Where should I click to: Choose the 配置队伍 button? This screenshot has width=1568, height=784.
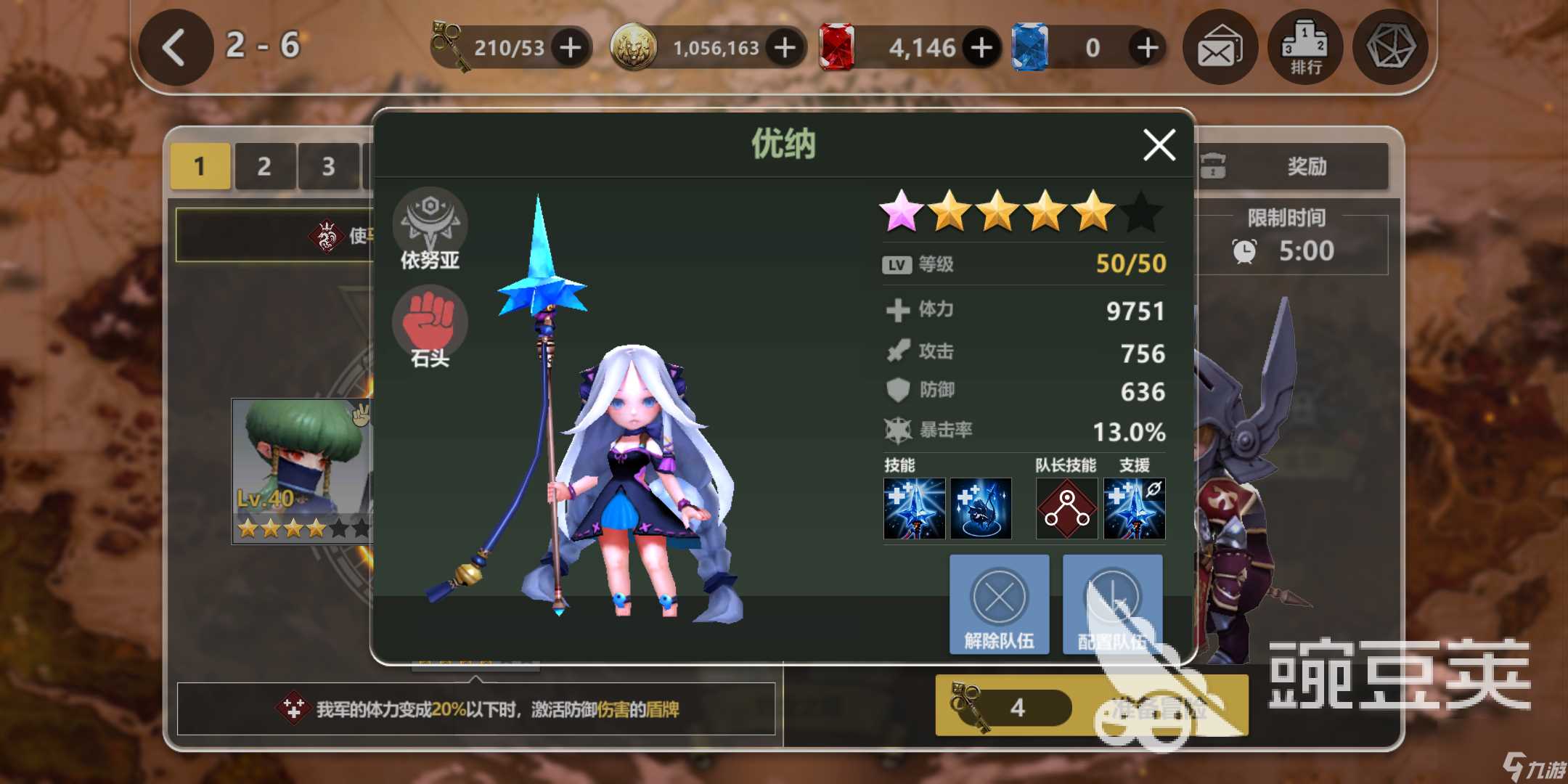[1112, 604]
